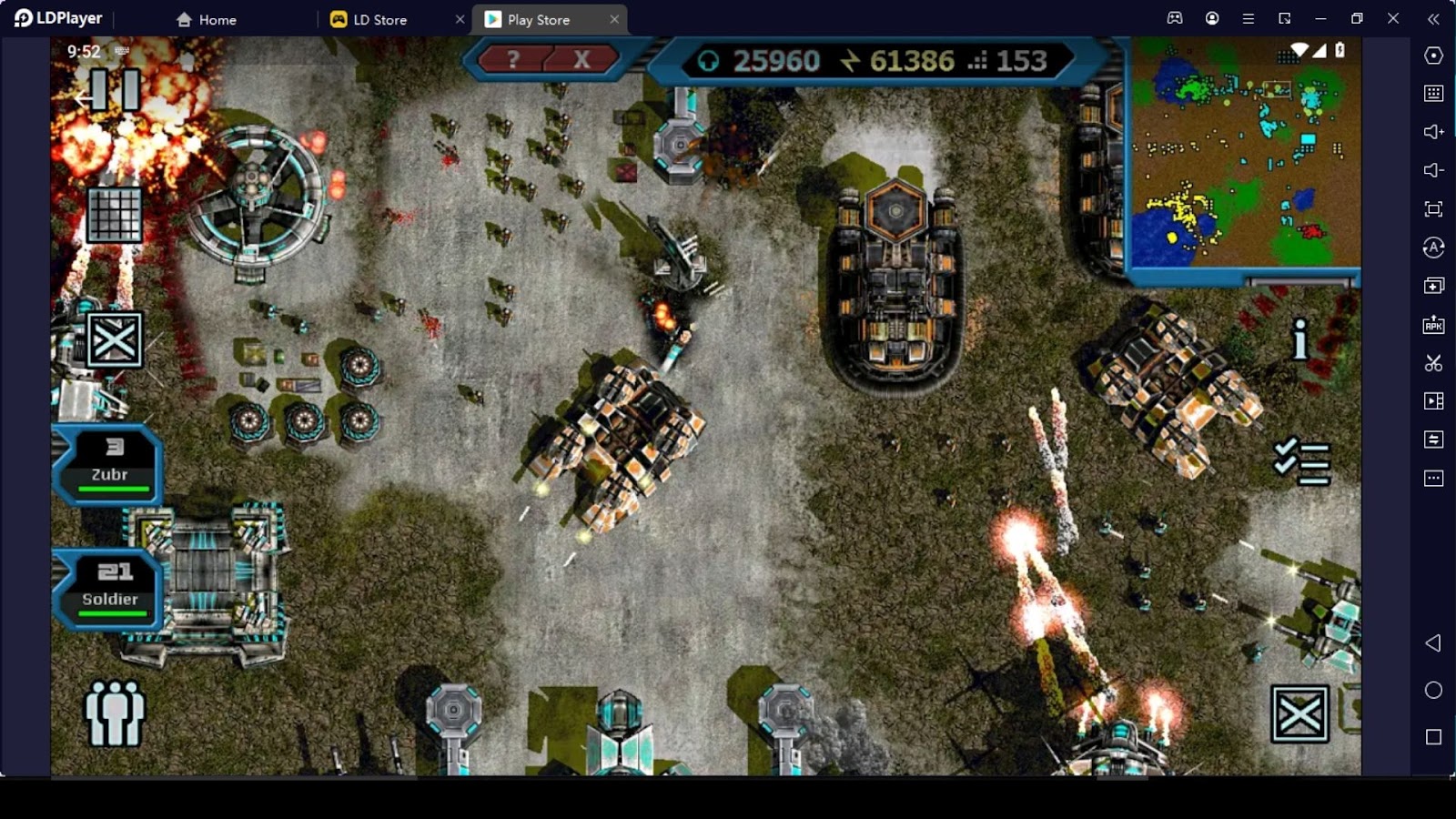1456x819 pixels.
Task: Switch to the LD Store tab
Action: coord(379,19)
